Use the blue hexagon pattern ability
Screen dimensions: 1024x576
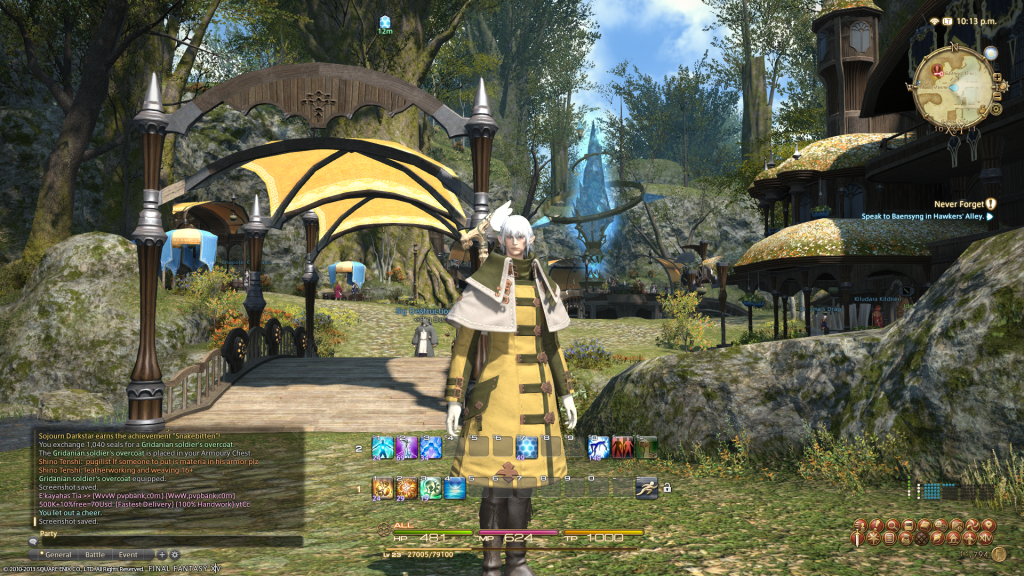[x=527, y=448]
